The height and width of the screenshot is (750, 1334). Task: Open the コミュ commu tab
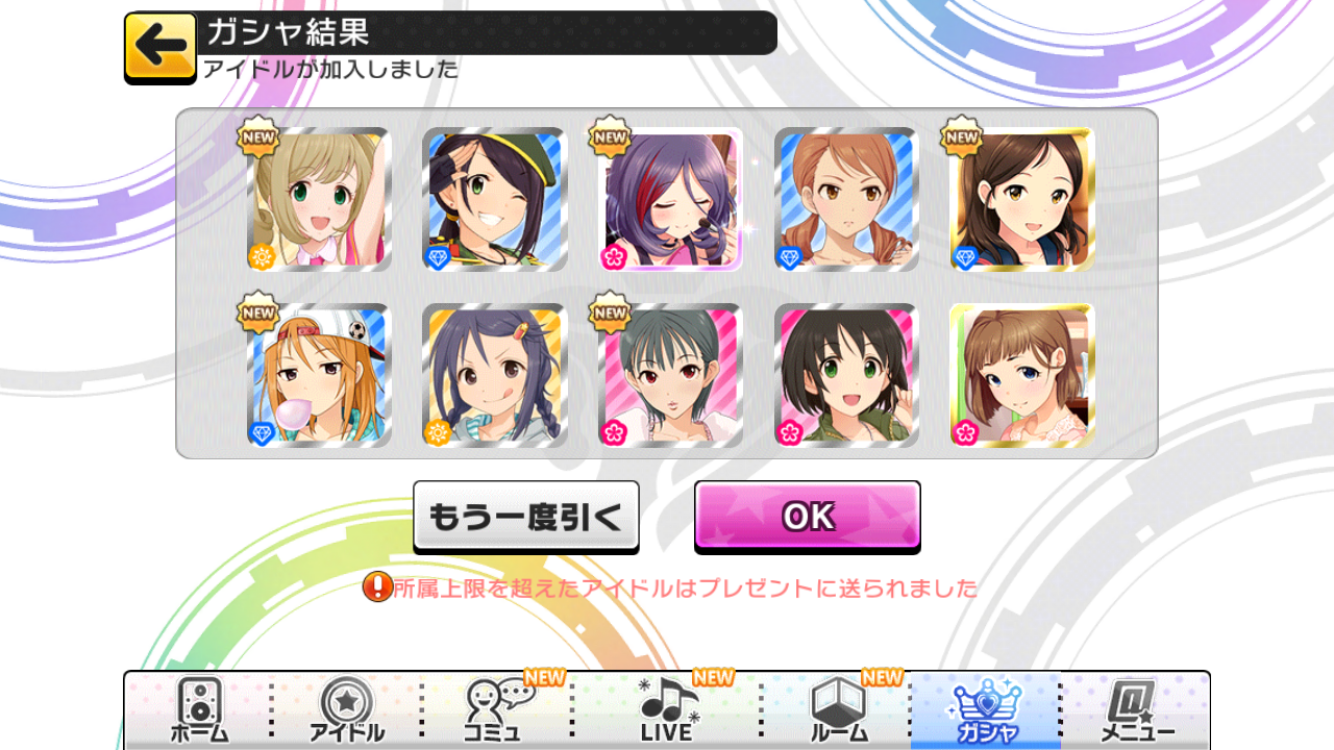point(497,710)
